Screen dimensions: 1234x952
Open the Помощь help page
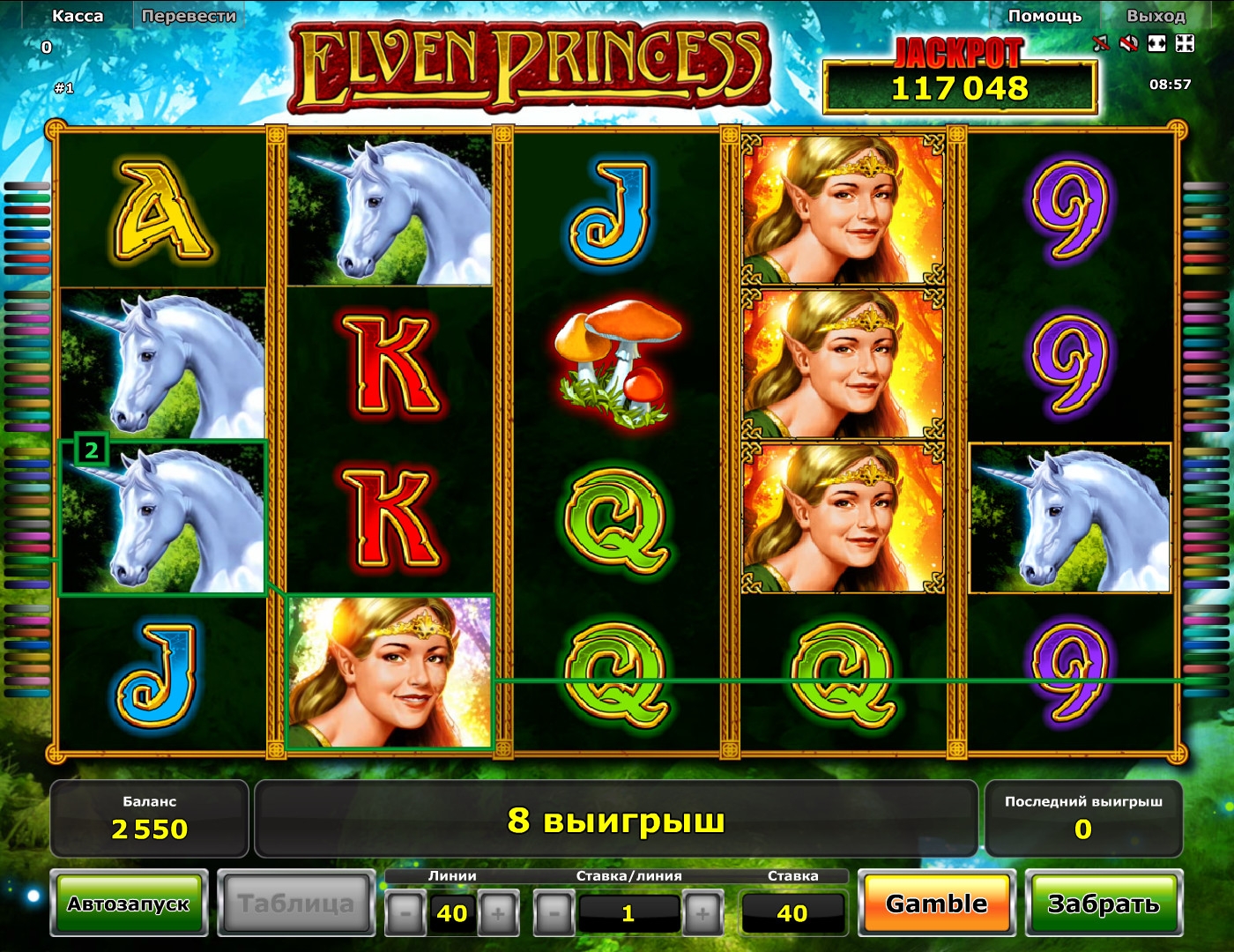pos(1044,16)
